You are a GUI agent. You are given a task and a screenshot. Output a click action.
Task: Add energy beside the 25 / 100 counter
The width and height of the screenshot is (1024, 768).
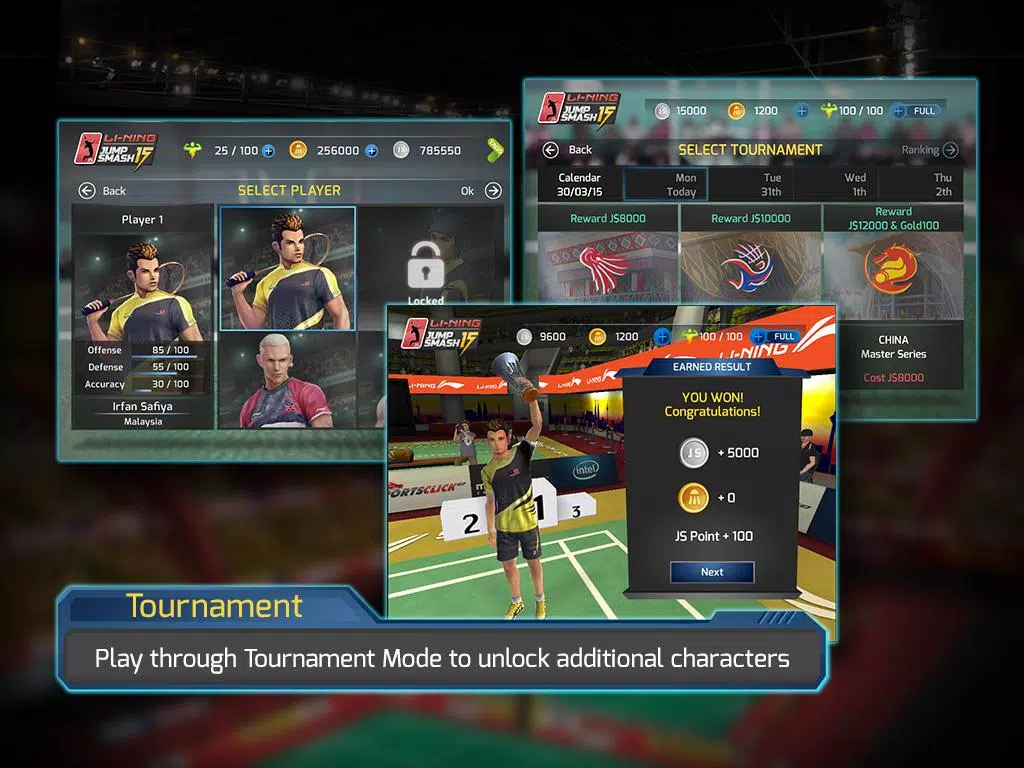coord(268,151)
